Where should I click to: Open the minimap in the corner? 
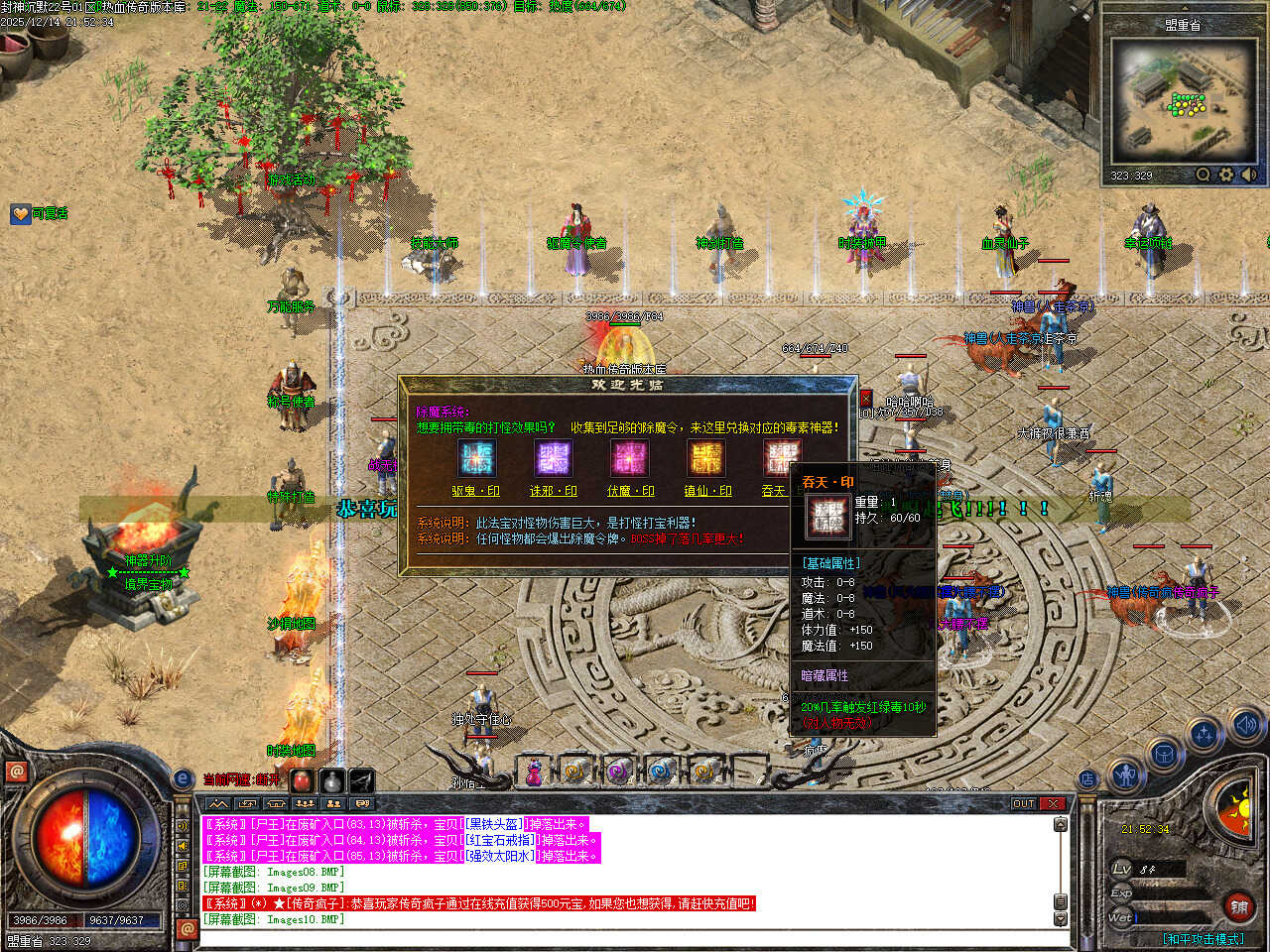pyautogui.click(x=1183, y=101)
